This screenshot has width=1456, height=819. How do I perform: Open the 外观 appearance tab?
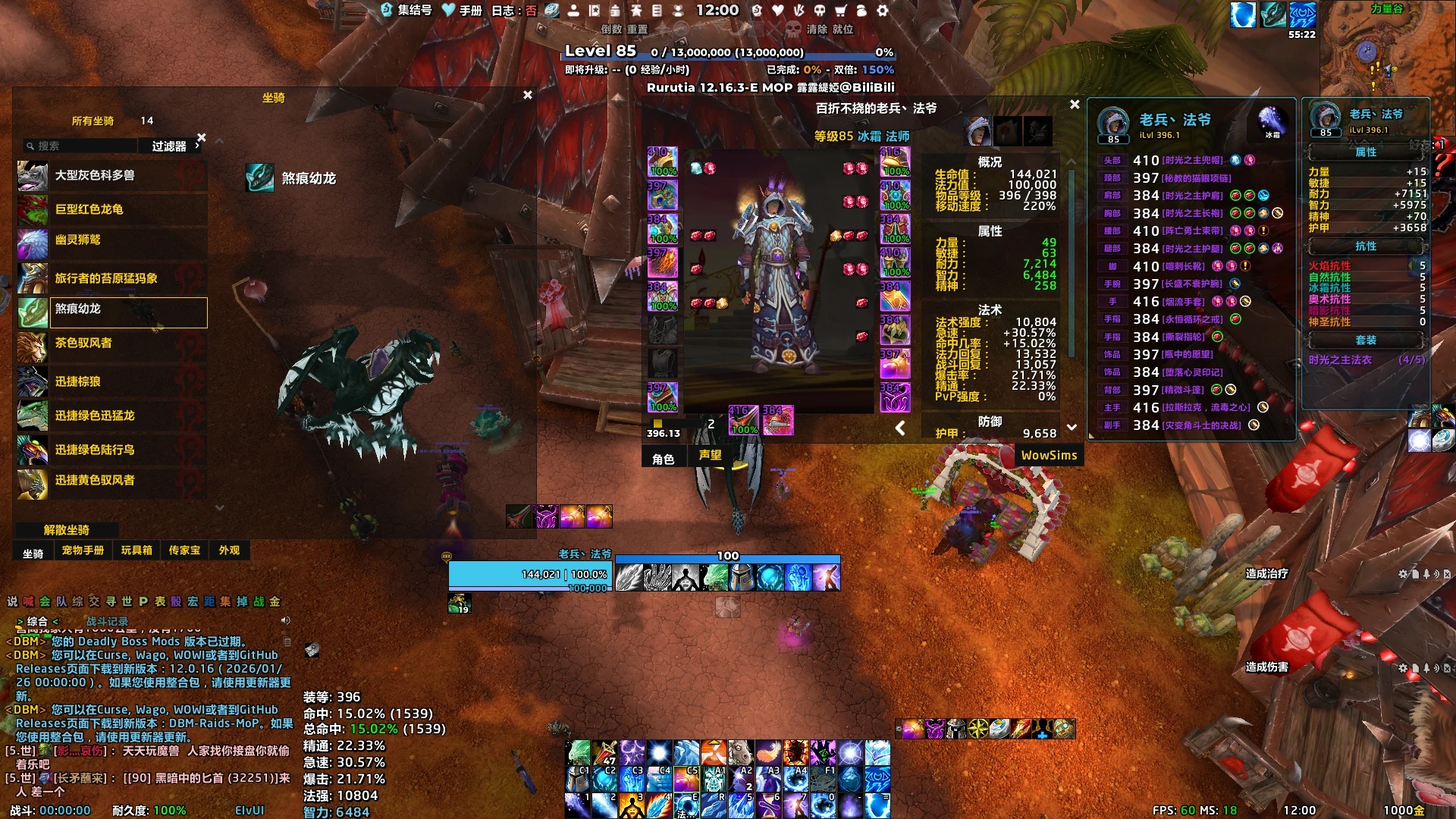click(229, 551)
